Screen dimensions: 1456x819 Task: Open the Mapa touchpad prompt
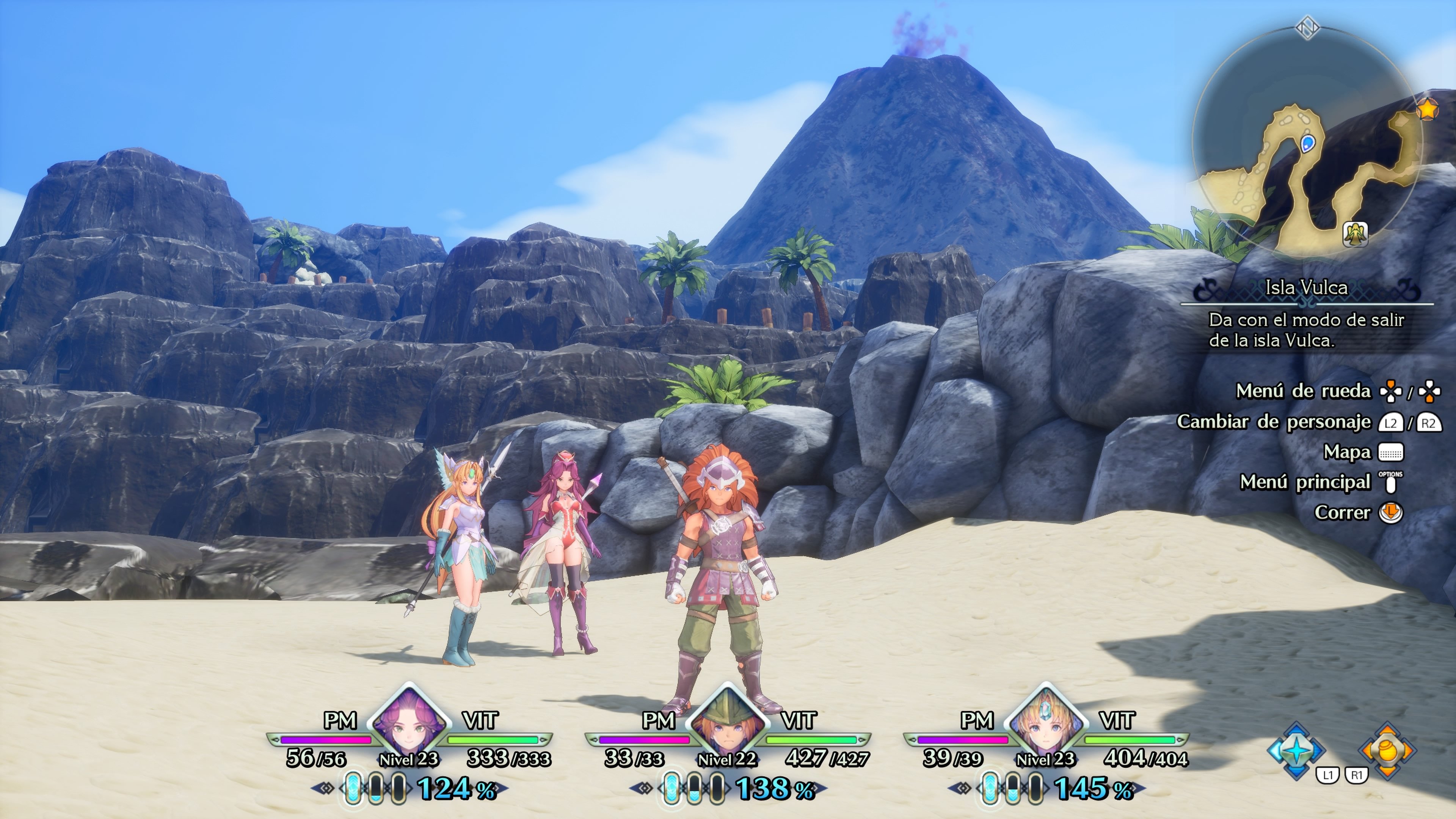click(x=1391, y=452)
